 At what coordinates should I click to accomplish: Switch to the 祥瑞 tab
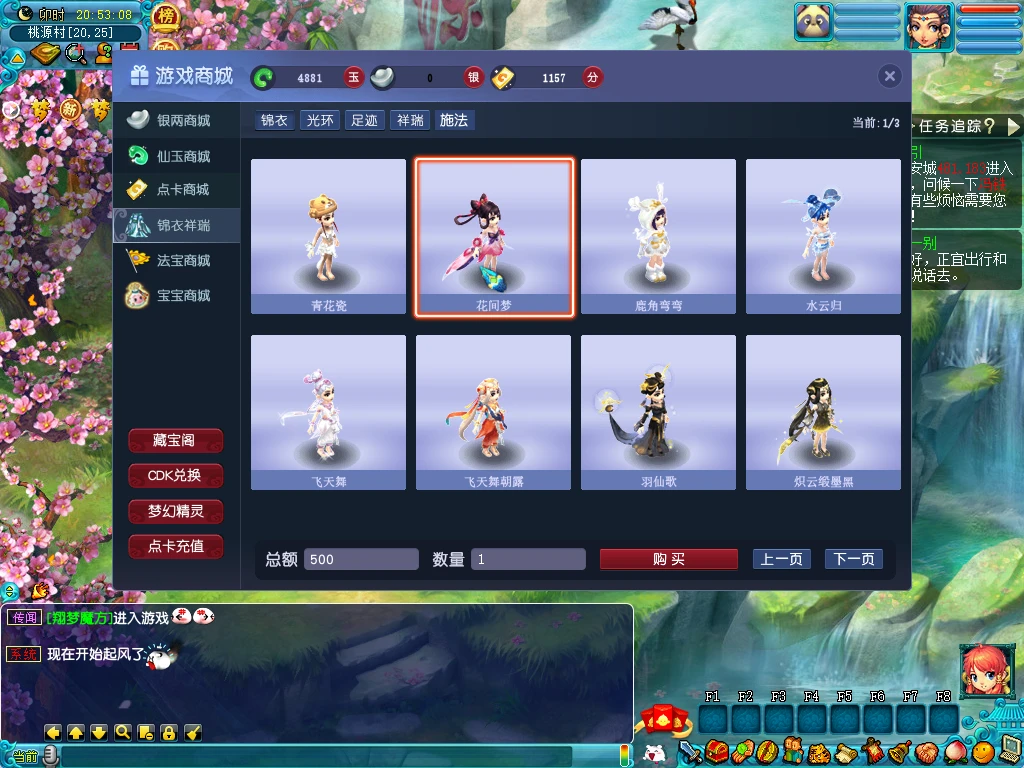coord(409,120)
